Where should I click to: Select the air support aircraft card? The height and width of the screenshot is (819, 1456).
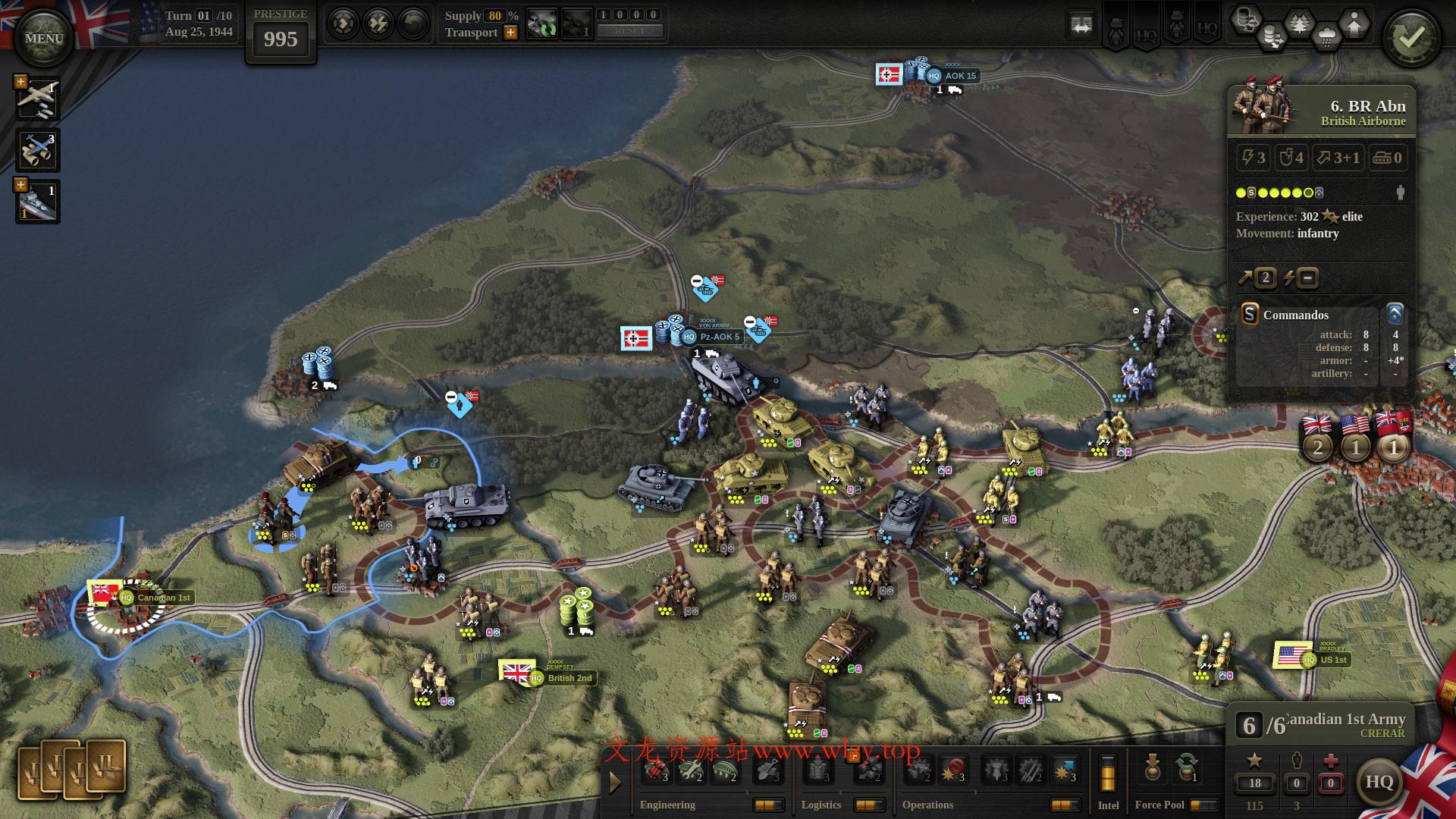point(38,99)
